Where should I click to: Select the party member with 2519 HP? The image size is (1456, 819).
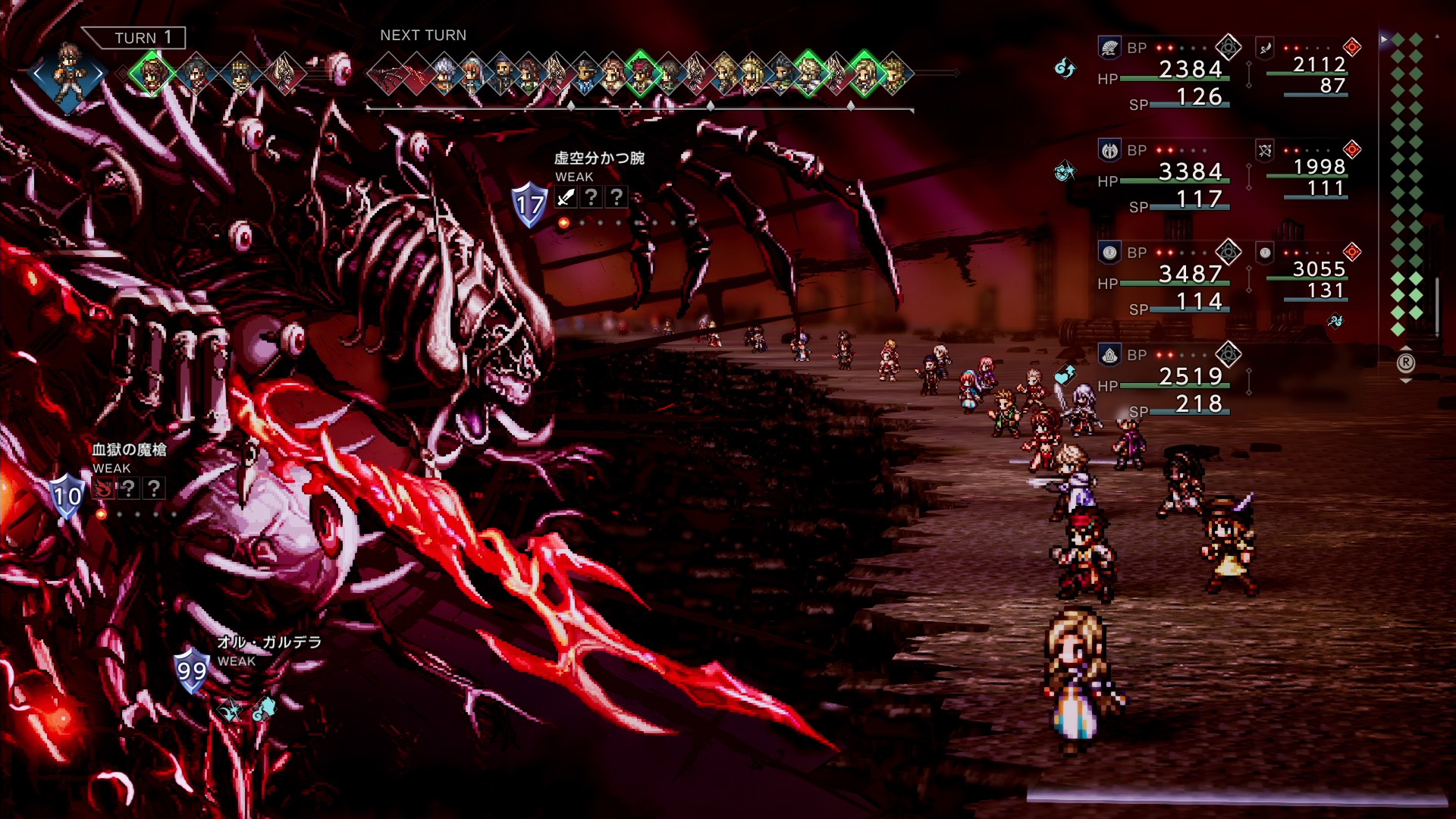tap(1191, 377)
